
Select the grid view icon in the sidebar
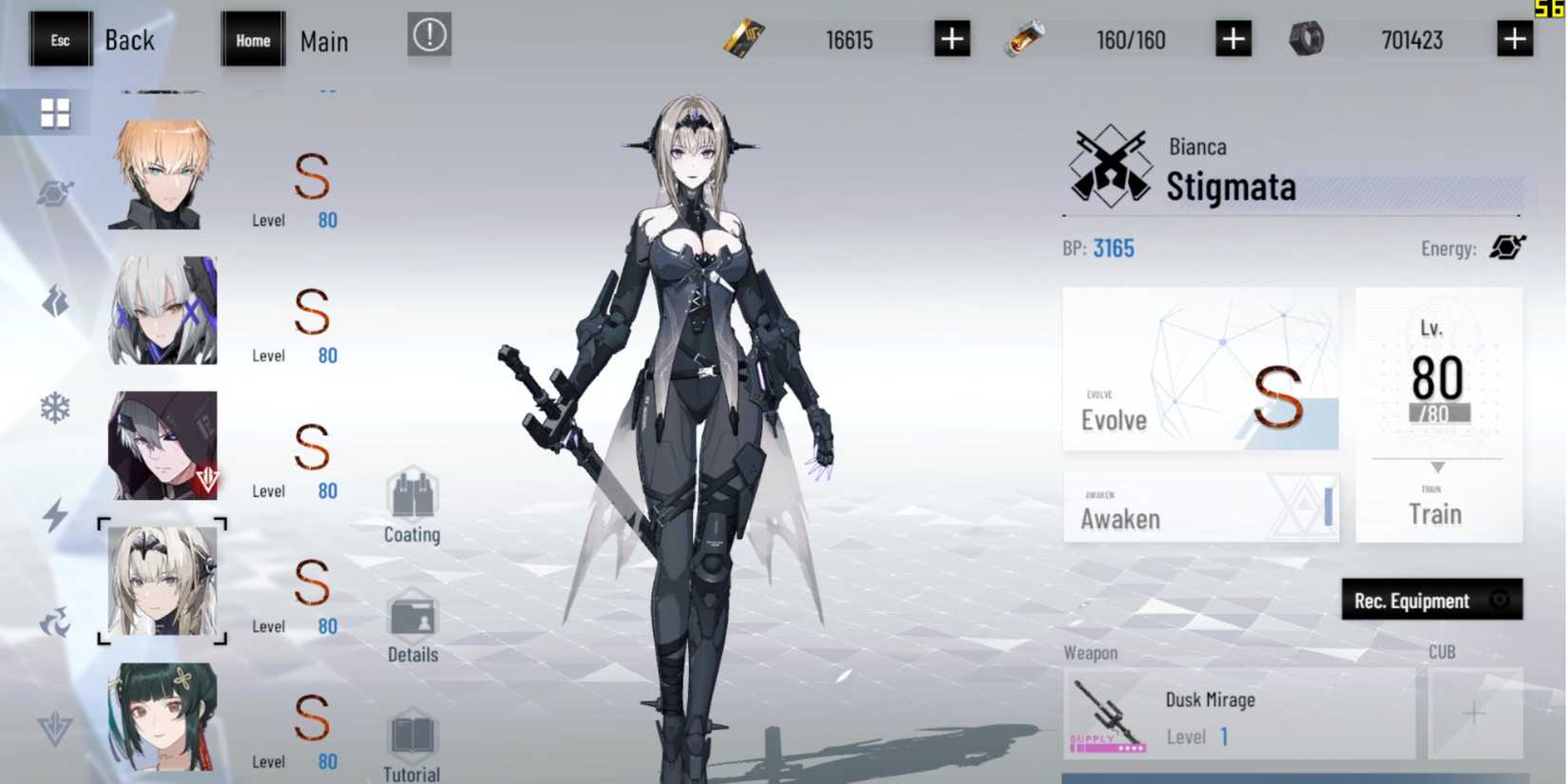[x=55, y=111]
